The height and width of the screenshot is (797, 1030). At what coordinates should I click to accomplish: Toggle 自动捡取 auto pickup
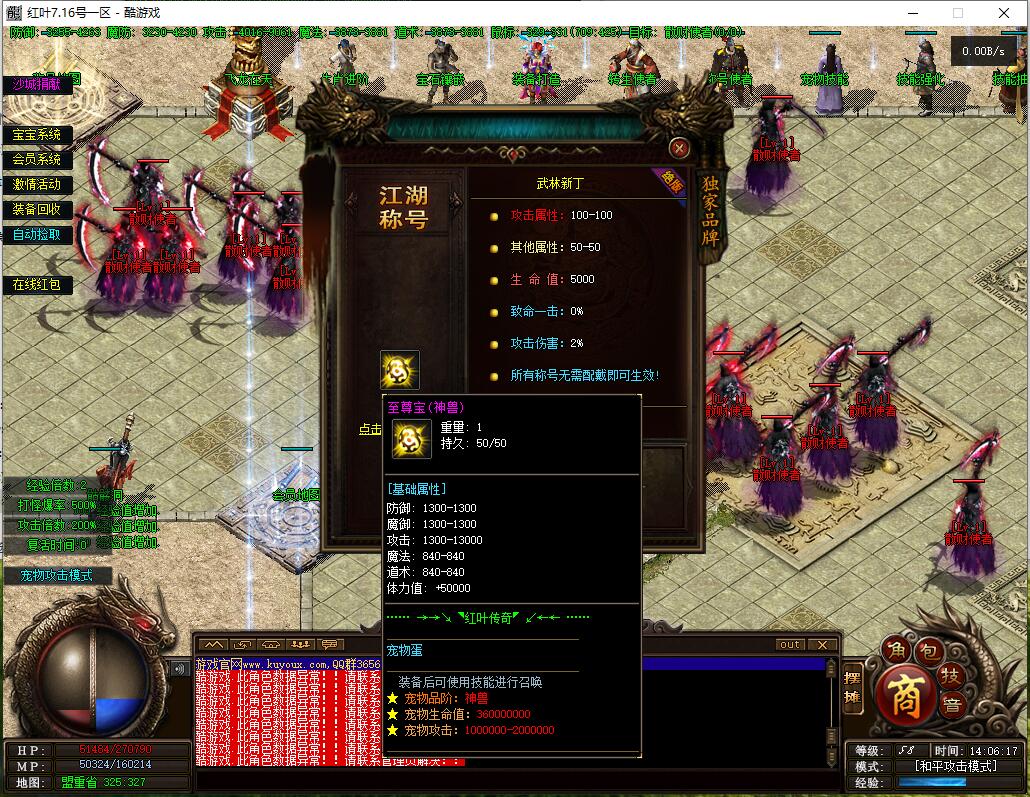36,235
